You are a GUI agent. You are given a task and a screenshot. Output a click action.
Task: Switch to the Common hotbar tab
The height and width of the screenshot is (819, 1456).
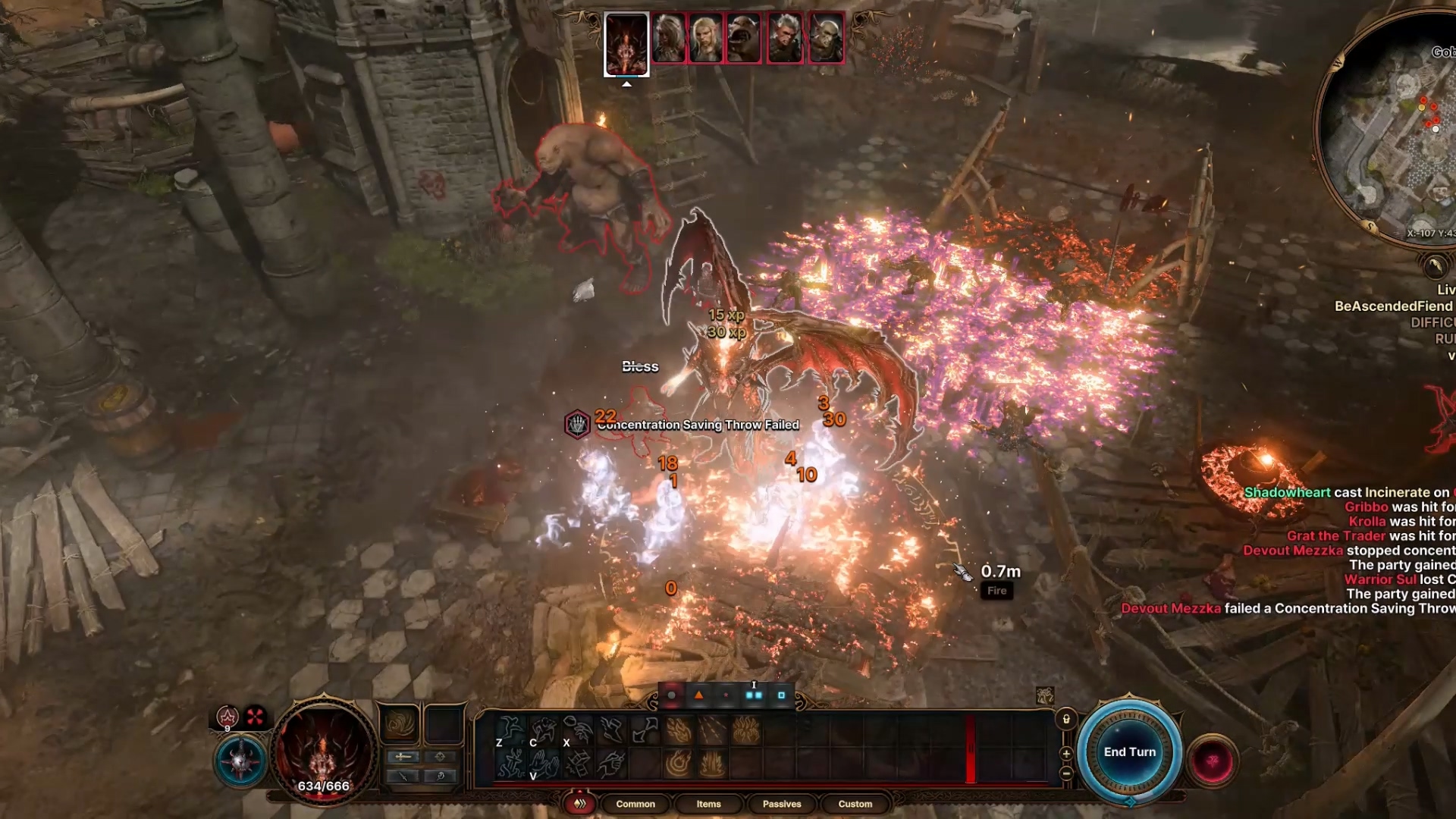click(635, 804)
